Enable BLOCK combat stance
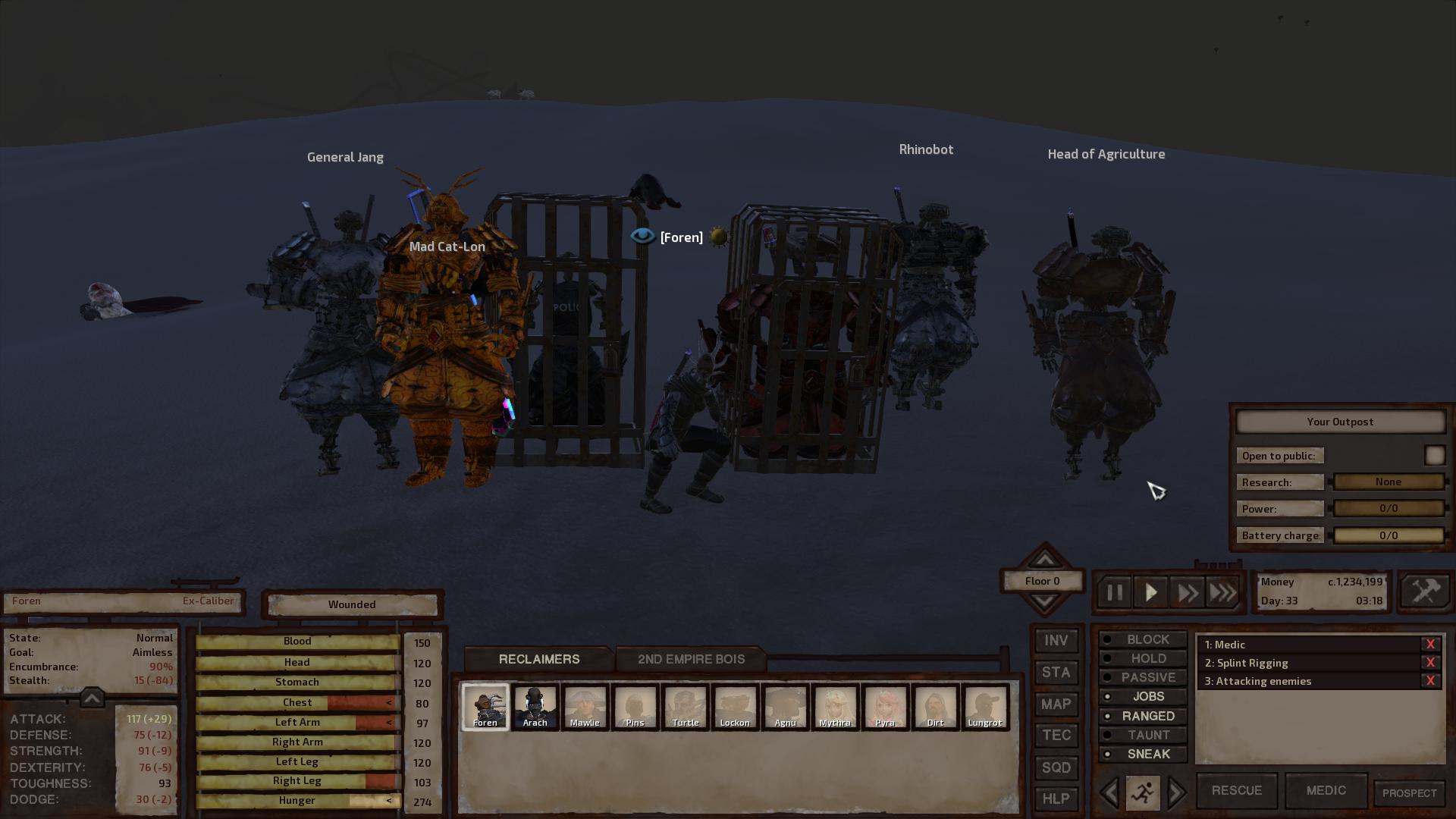 click(1143, 639)
